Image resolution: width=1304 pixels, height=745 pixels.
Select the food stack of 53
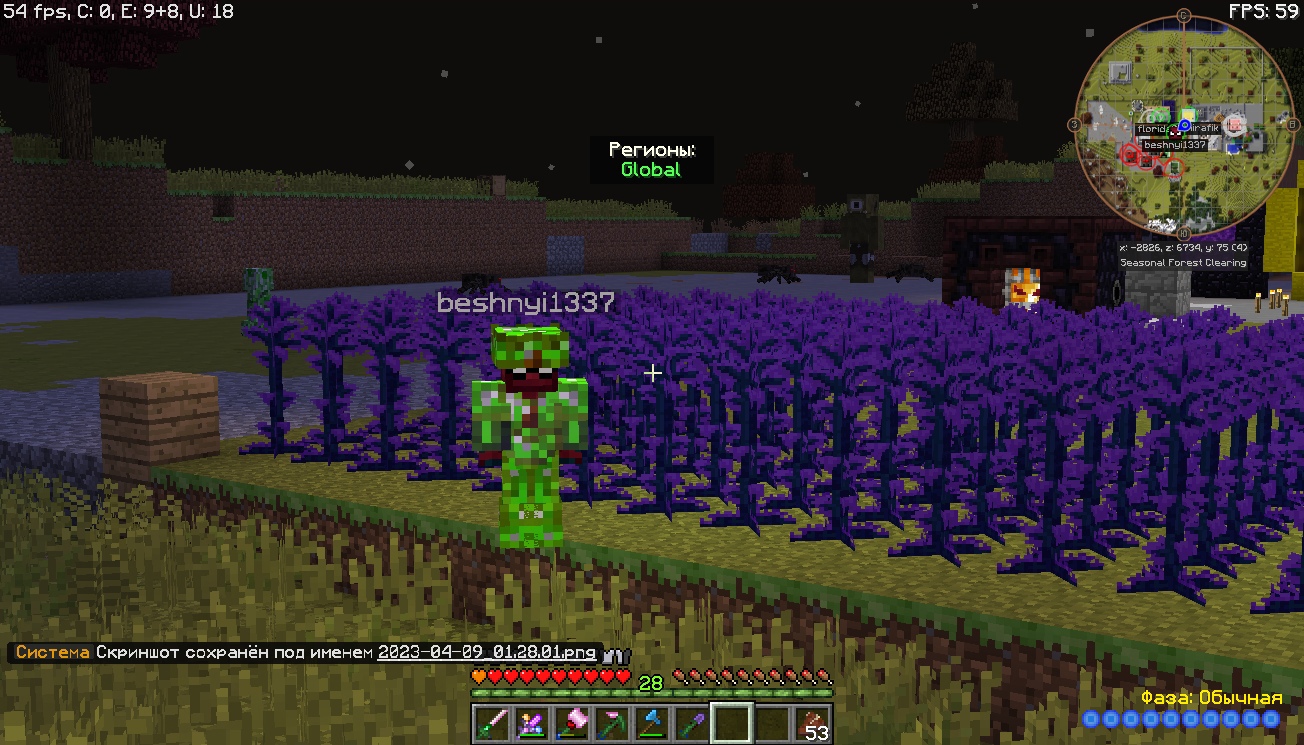[813, 723]
